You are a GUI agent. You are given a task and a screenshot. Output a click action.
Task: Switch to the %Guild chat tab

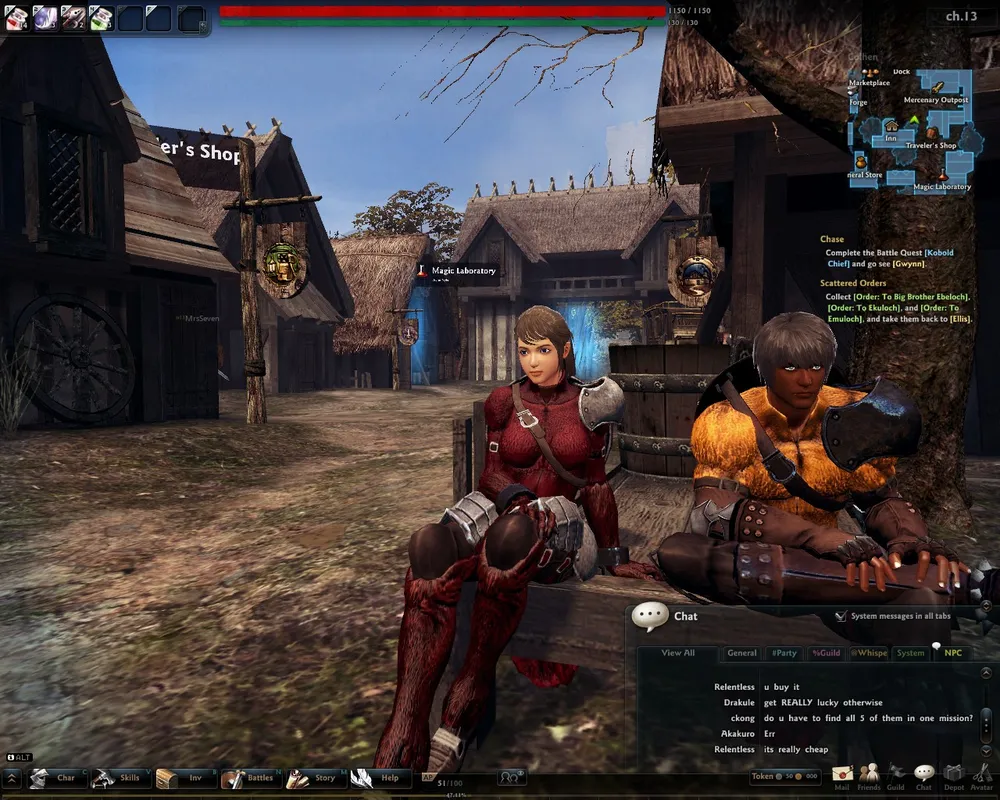(826, 653)
